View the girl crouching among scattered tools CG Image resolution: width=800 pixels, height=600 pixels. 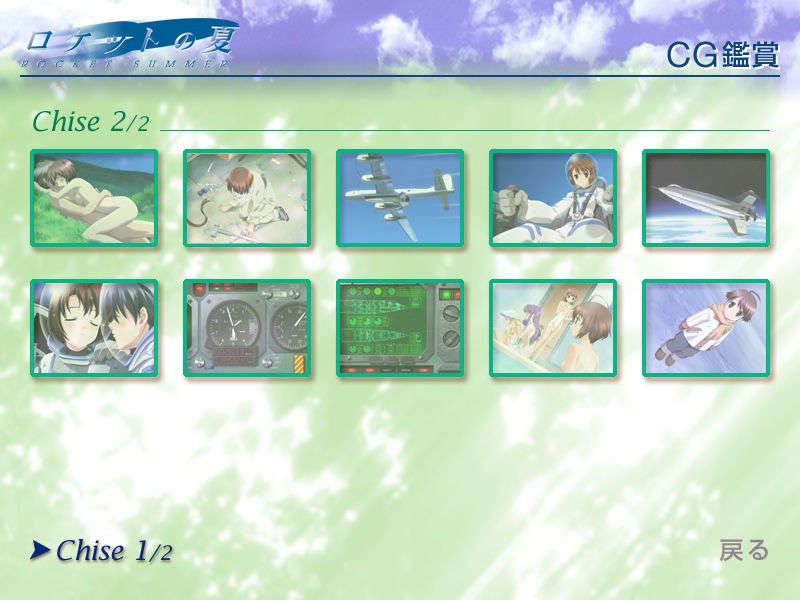click(x=247, y=198)
